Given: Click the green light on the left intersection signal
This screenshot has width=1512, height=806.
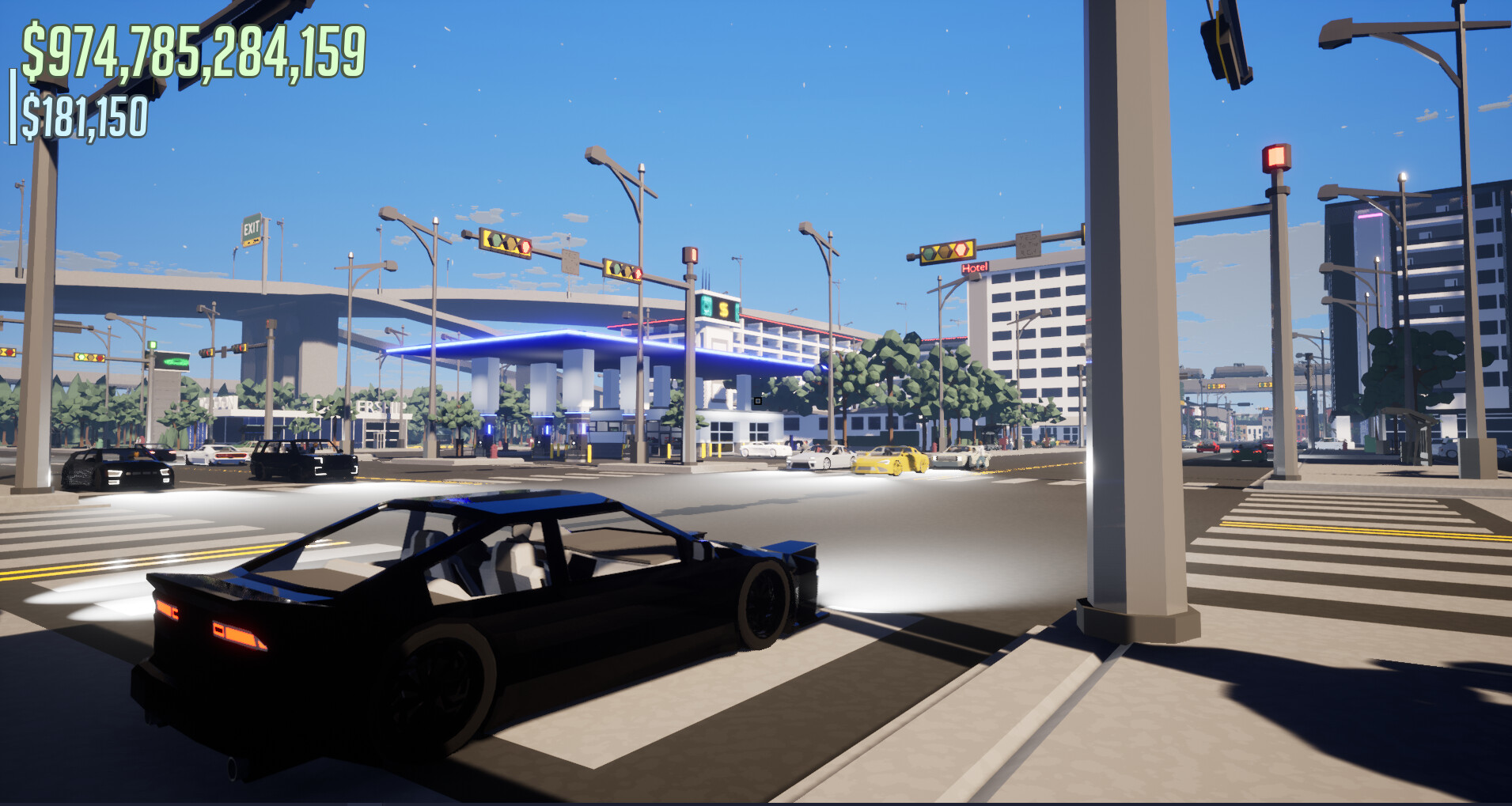Looking at the screenshot, I should (x=83, y=357).
